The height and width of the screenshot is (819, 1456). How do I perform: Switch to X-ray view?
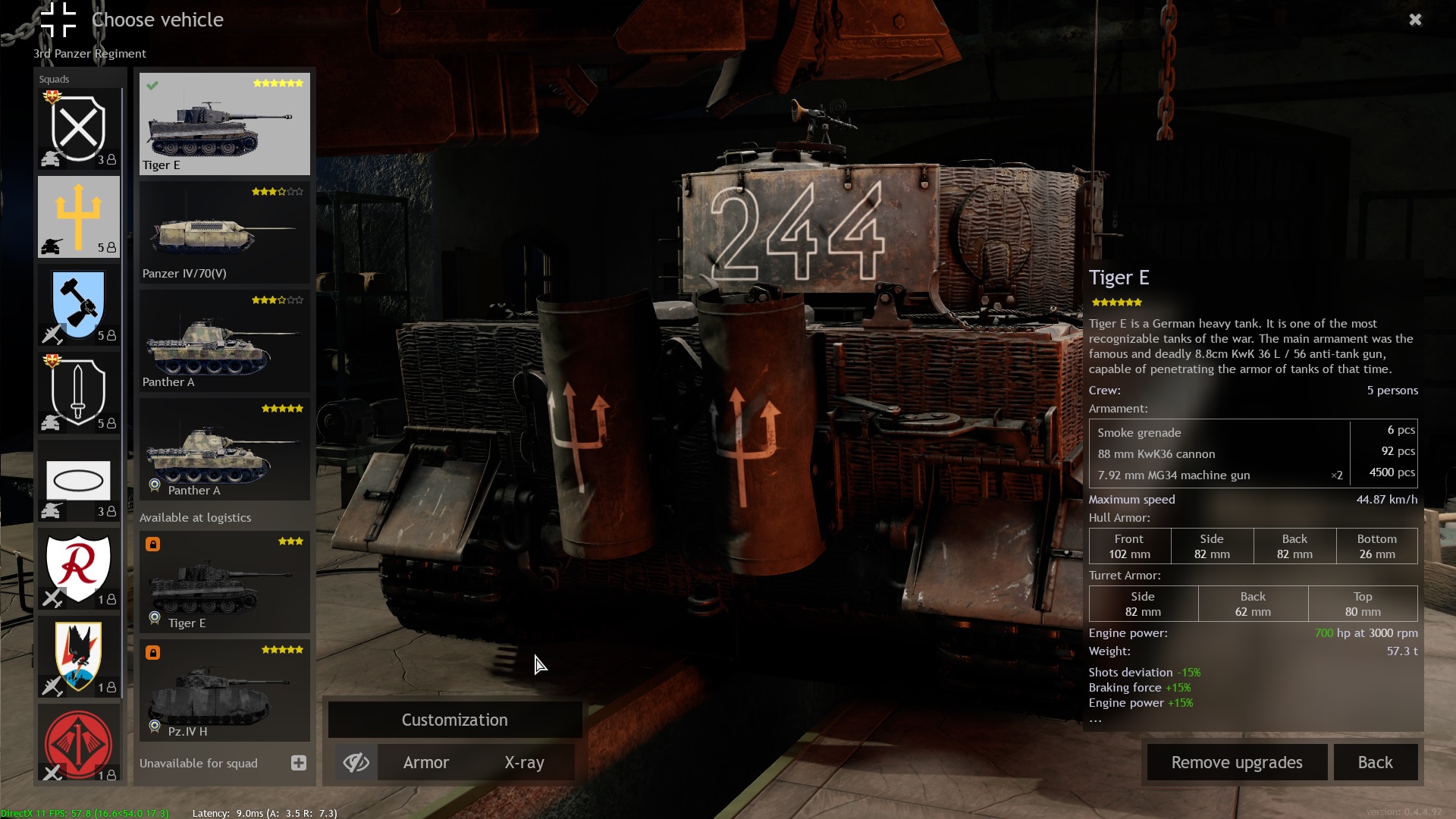click(x=524, y=762)
